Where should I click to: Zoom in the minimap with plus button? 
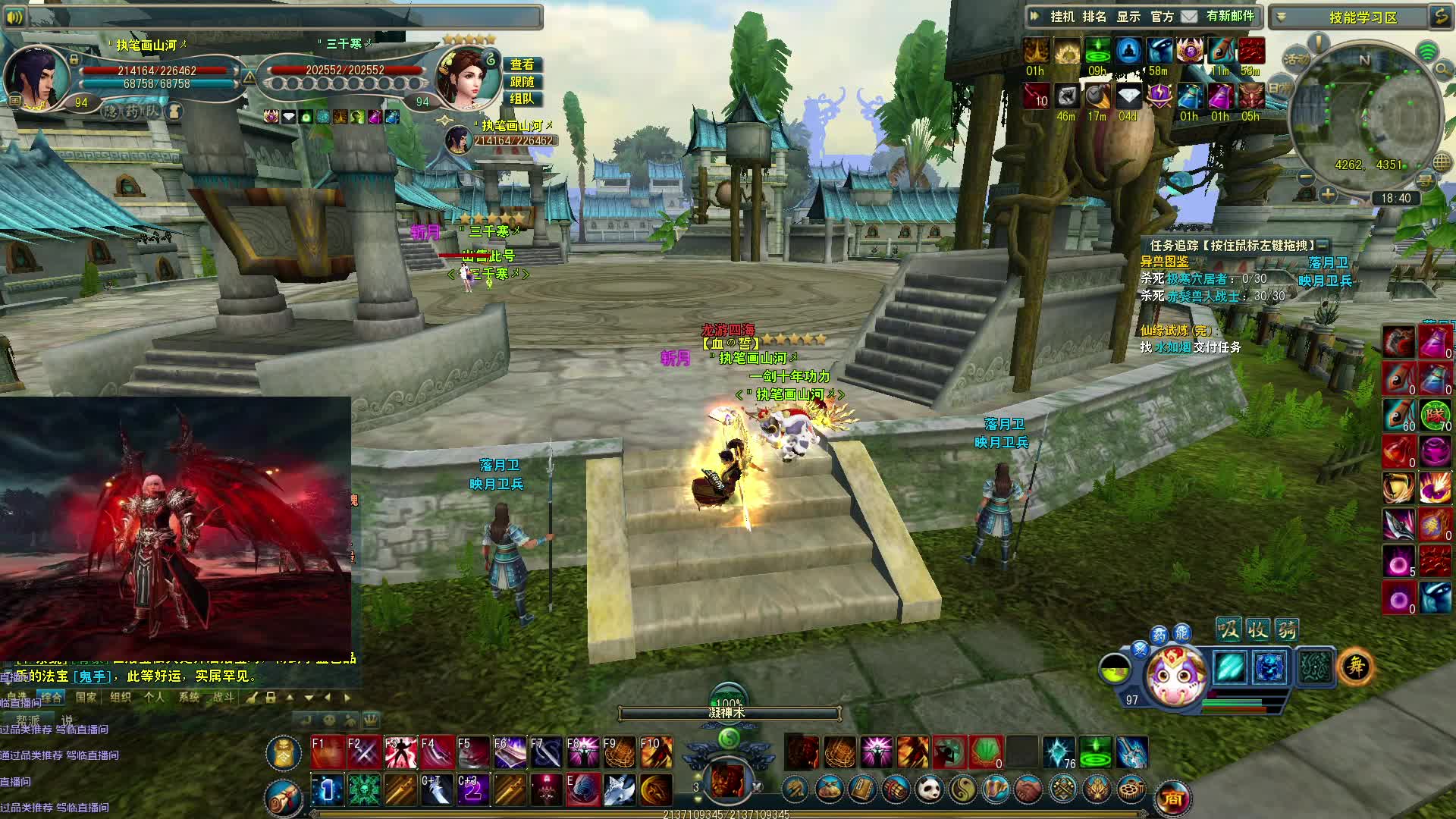coord(1327,196)
